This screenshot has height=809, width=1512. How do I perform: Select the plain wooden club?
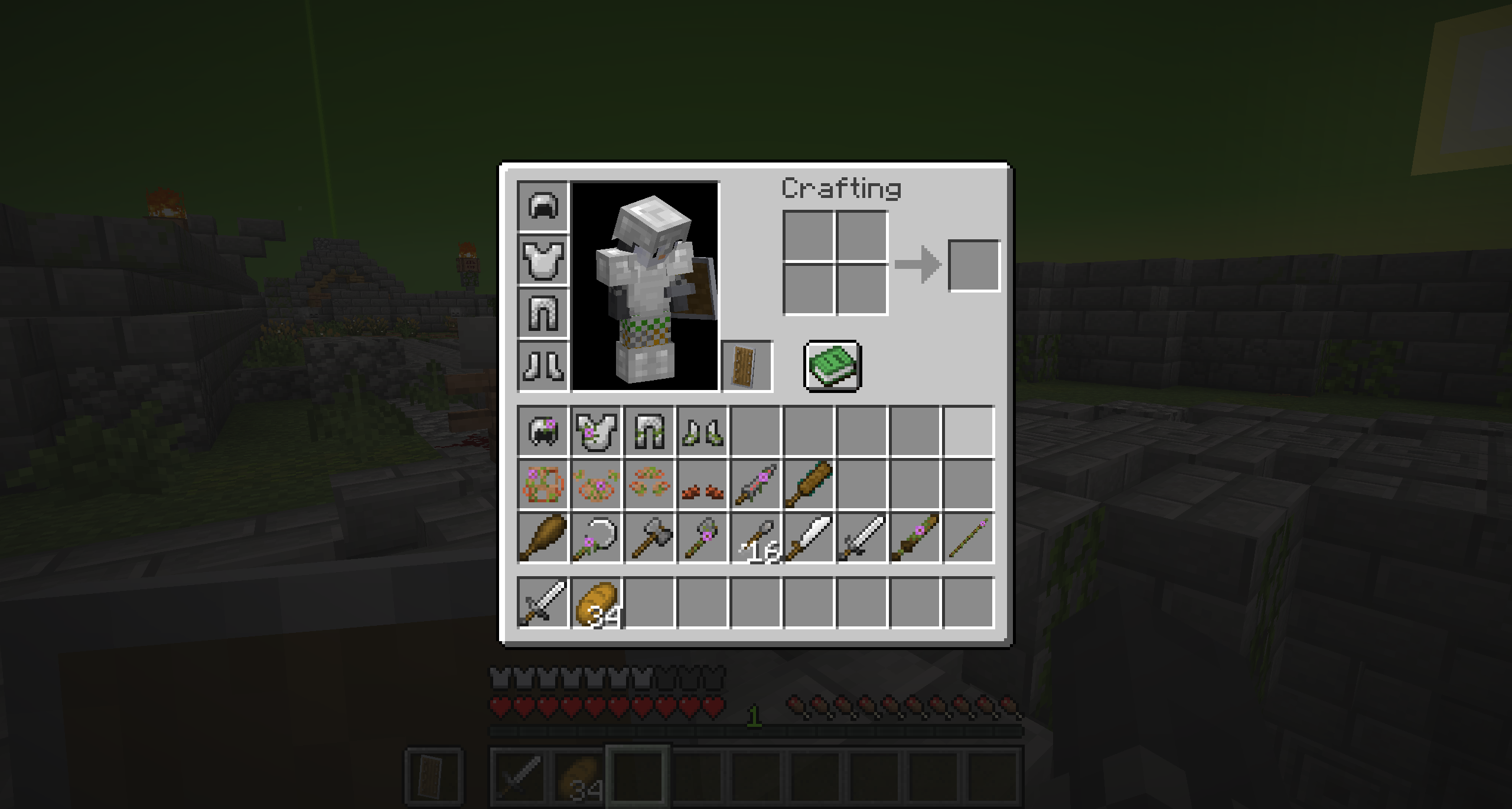543,538
